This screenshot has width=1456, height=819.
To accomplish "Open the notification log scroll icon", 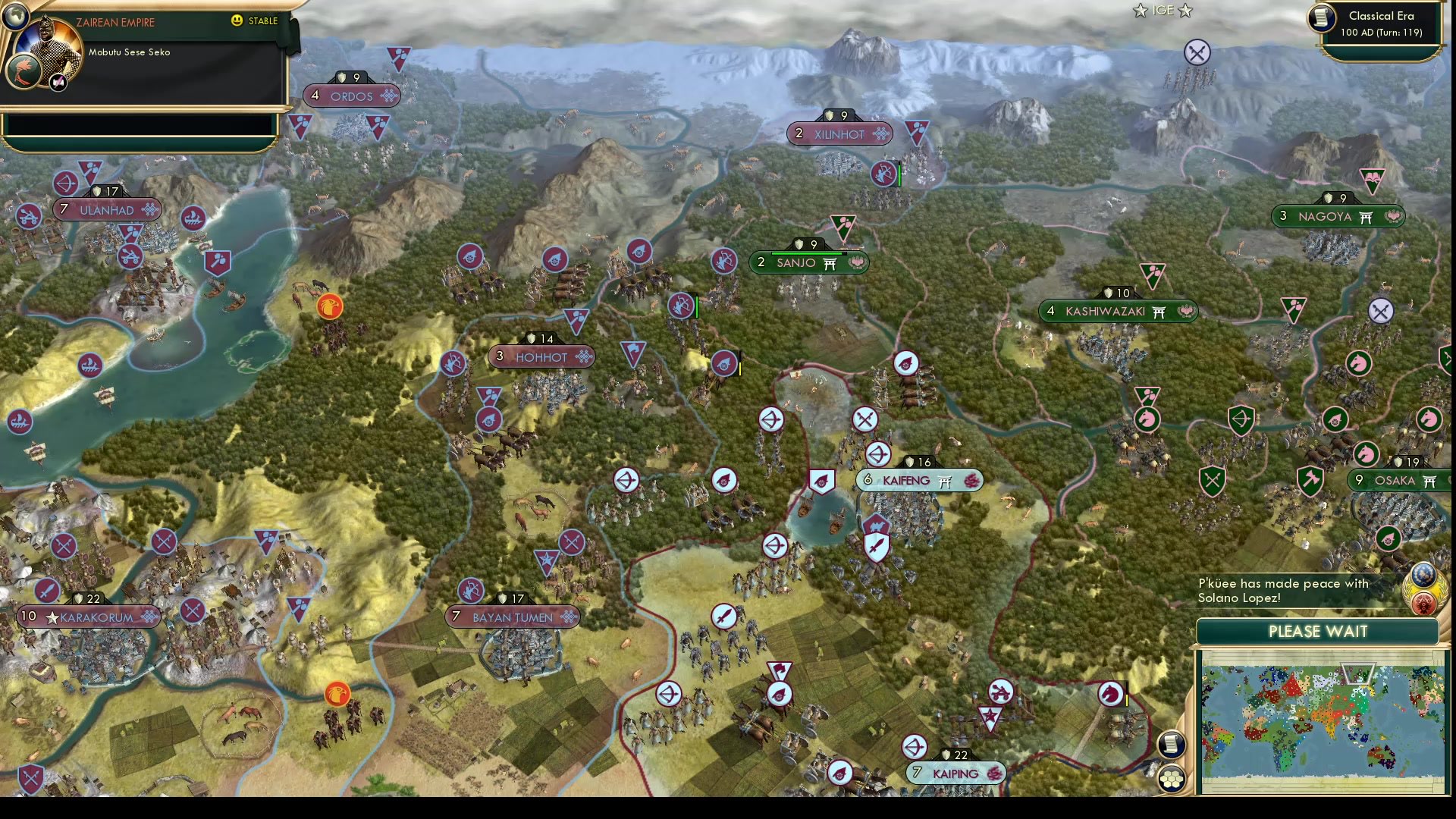I will point(1171,745).
